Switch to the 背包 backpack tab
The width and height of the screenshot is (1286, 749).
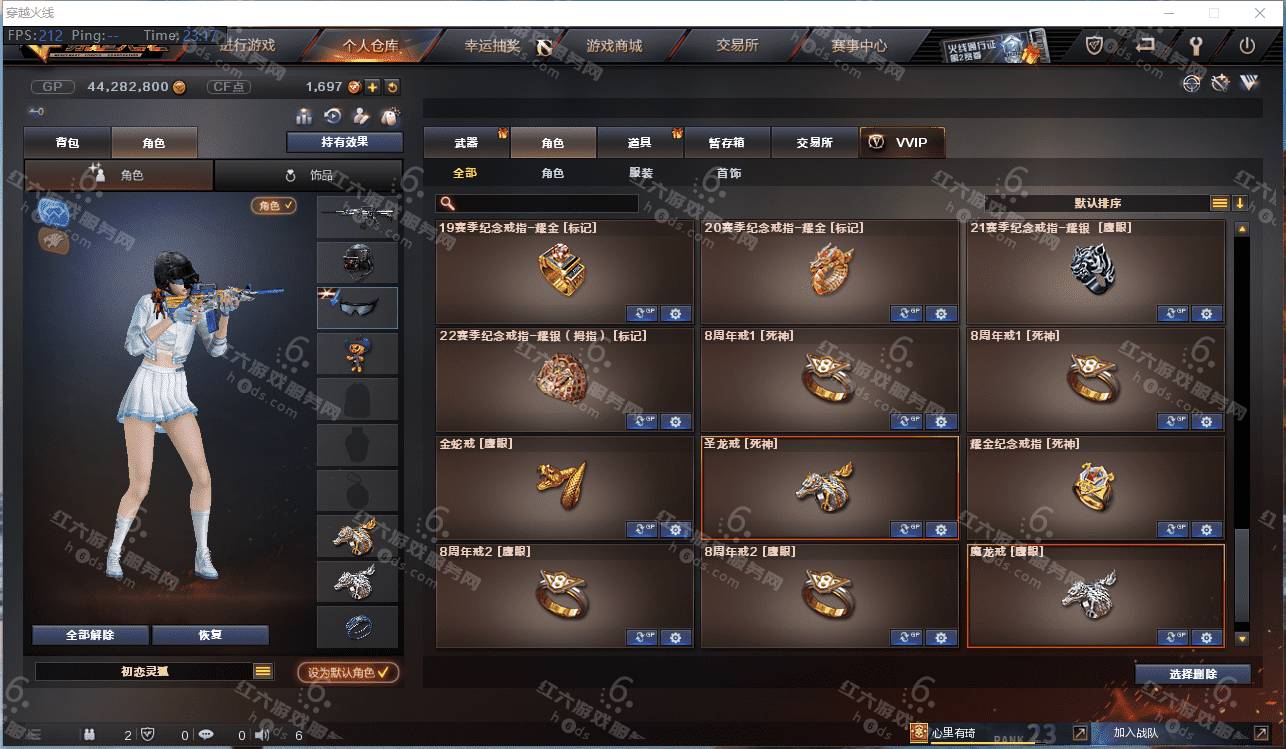(68, 143)
